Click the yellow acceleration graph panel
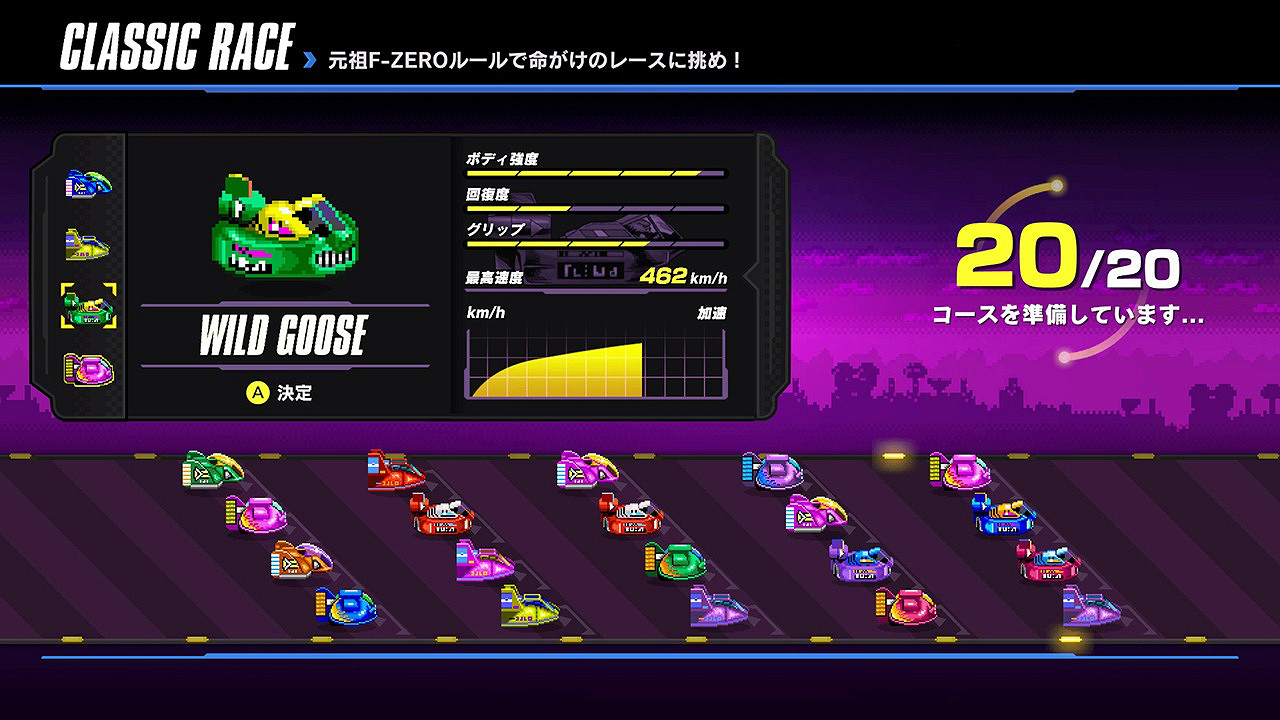Viewport: 1280px width, 720px height. [595, 365]
